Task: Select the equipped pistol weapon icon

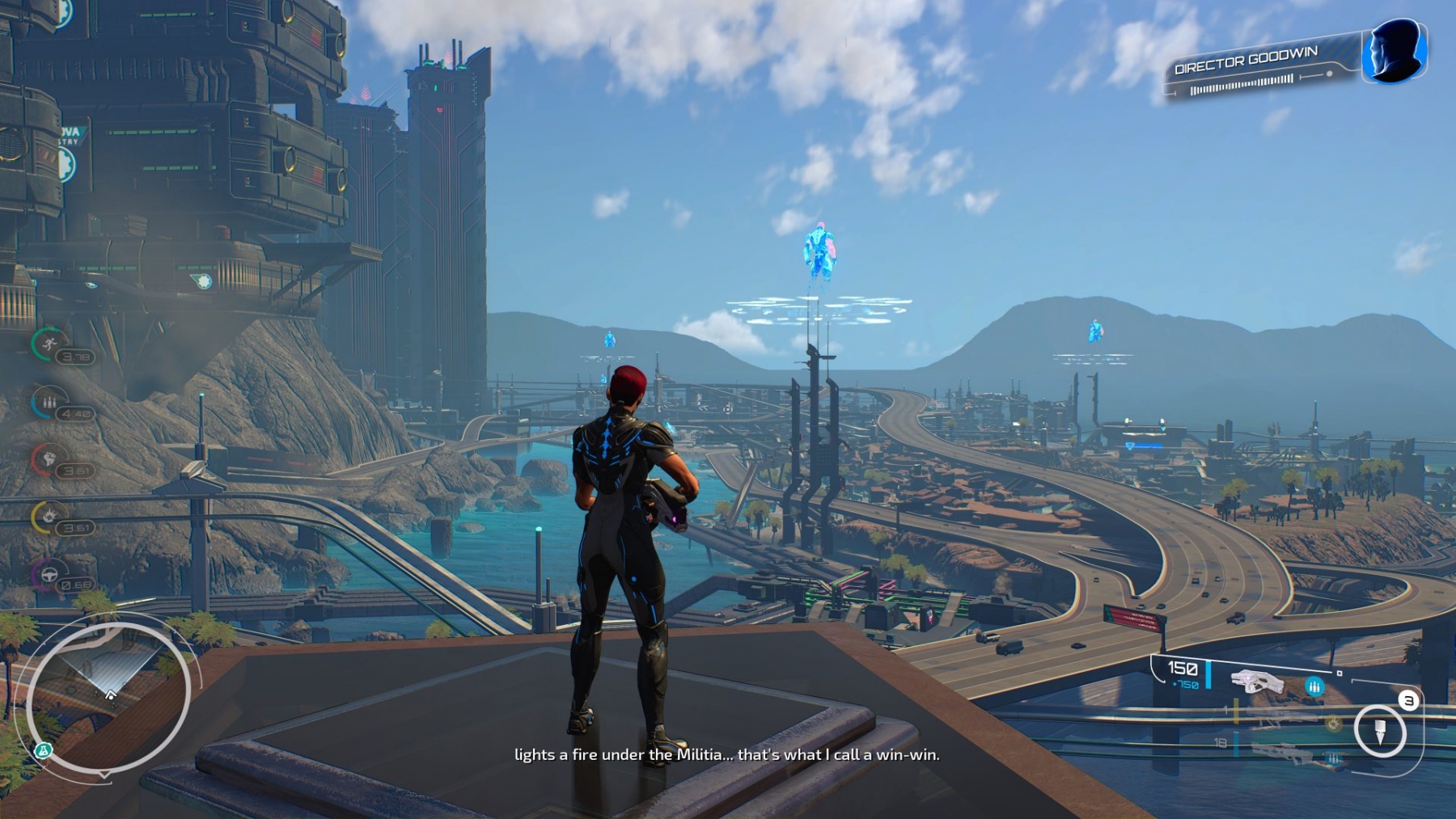Action: (1256, 681)
